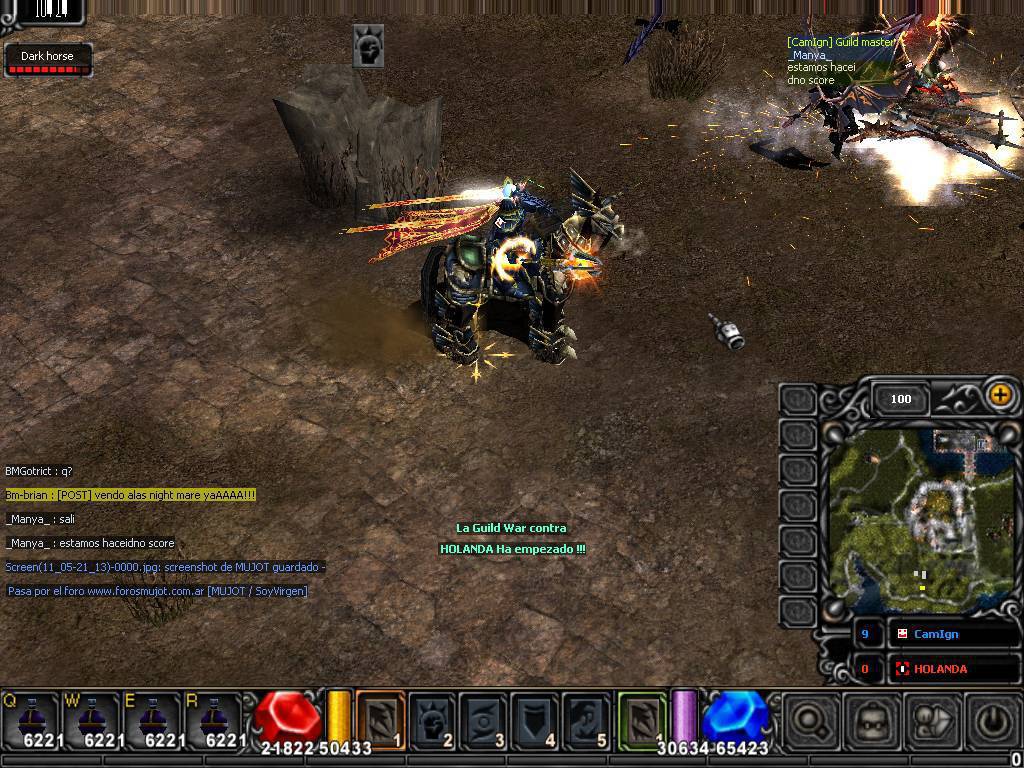Select the E hotkey potion slot
The height and width of the screenshot is (768, 1024).
point(151,717)
